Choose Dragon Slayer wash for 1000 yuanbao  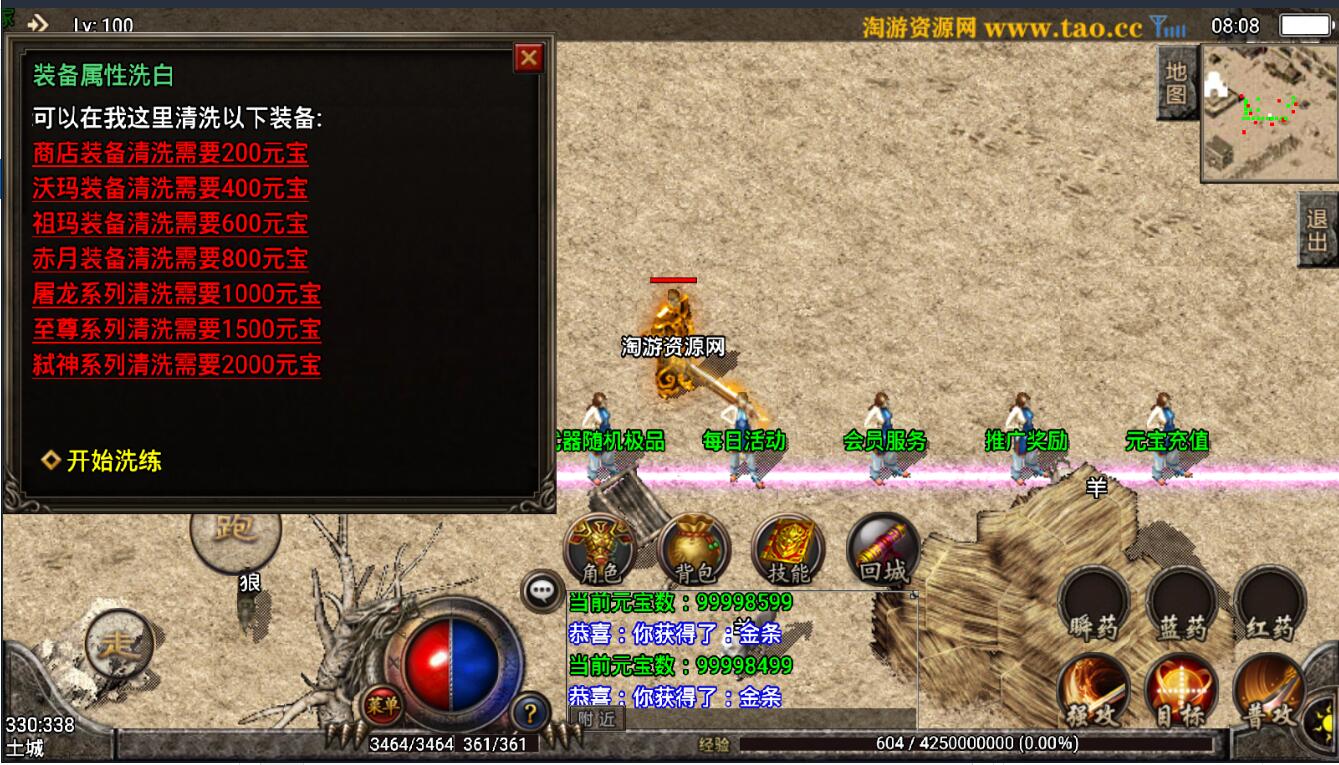(176, 294)
